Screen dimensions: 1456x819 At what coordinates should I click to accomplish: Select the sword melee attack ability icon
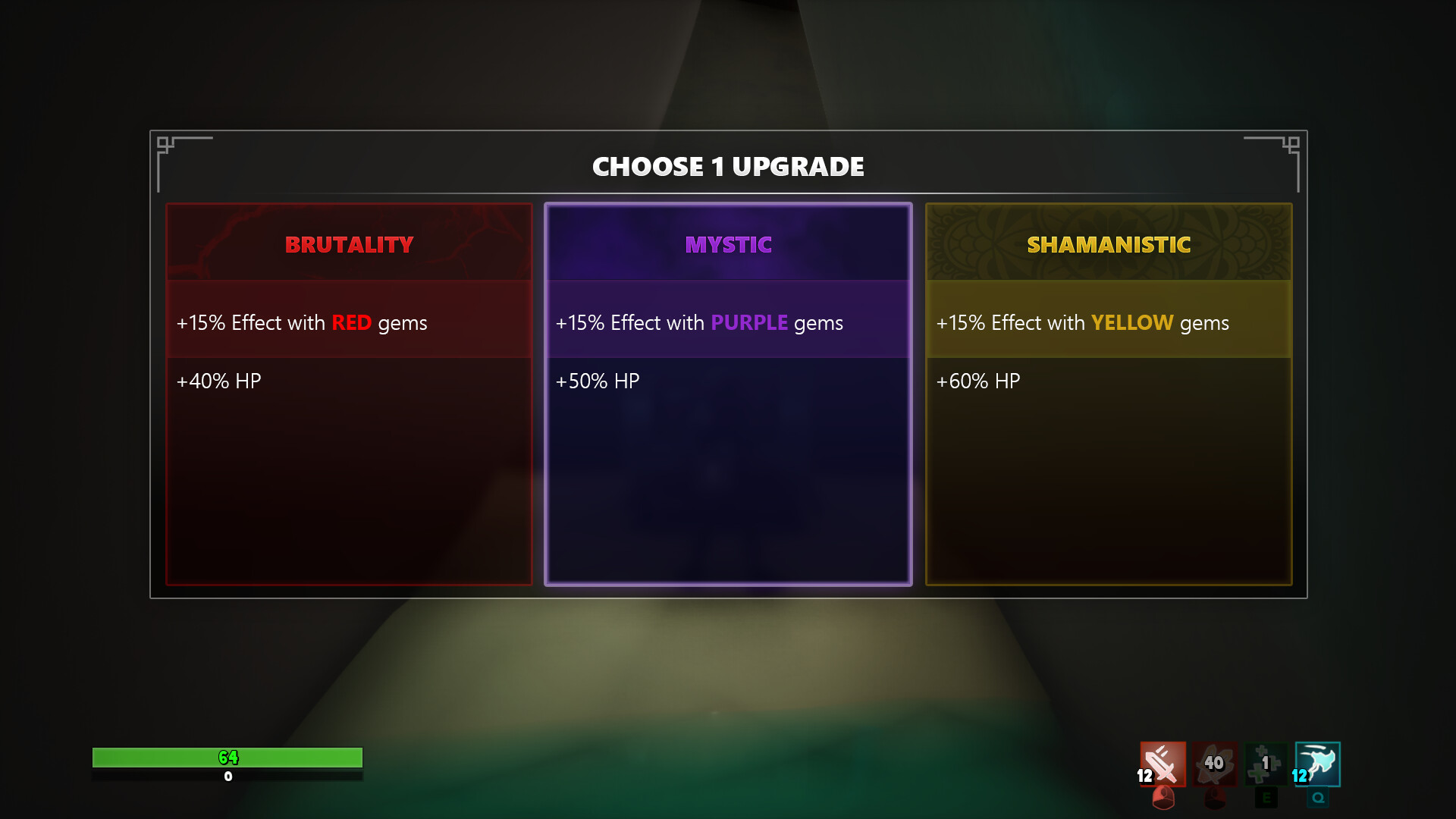[x=1163, y=765]
